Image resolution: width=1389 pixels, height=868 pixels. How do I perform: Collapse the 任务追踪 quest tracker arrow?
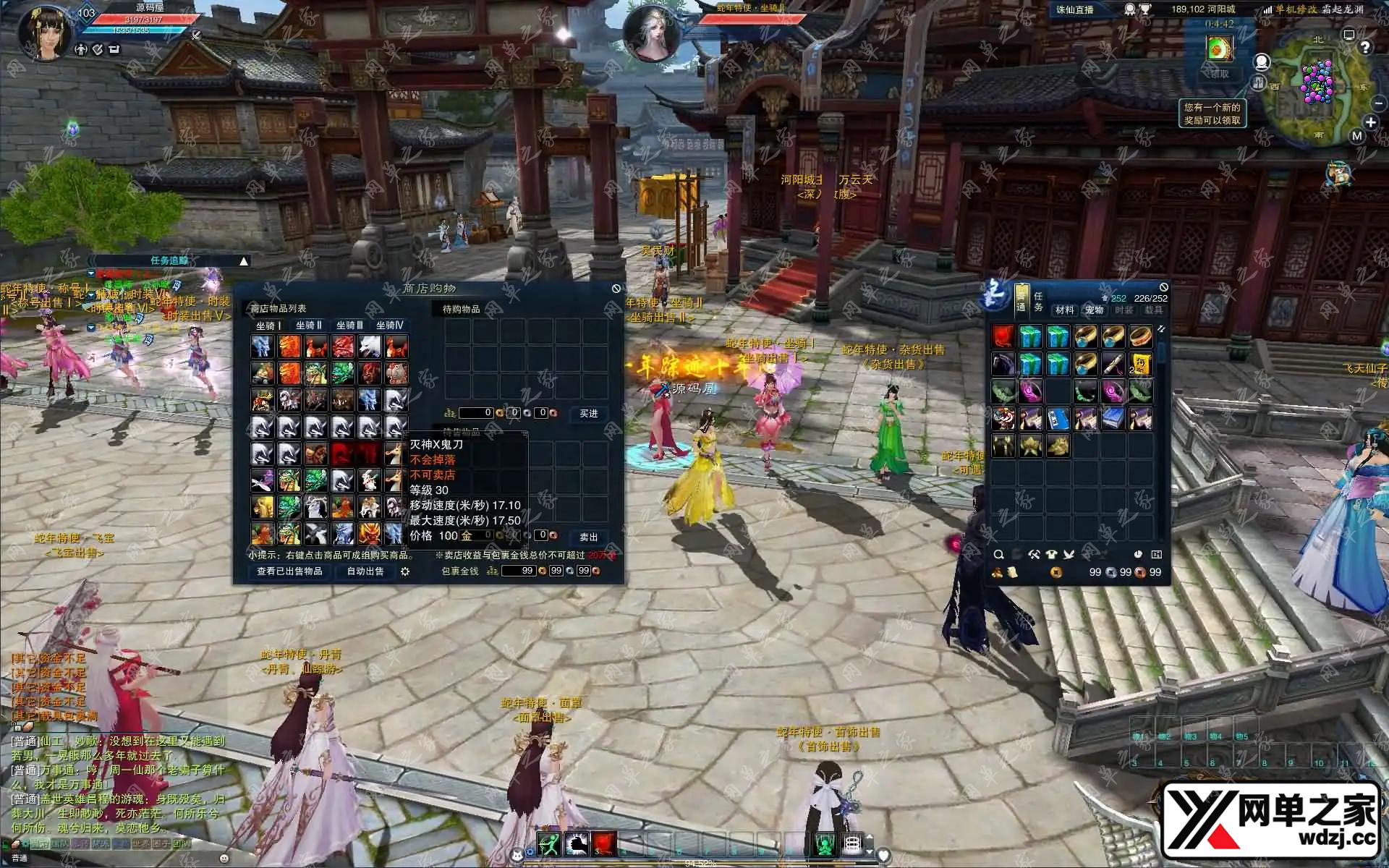click(244, 261)
